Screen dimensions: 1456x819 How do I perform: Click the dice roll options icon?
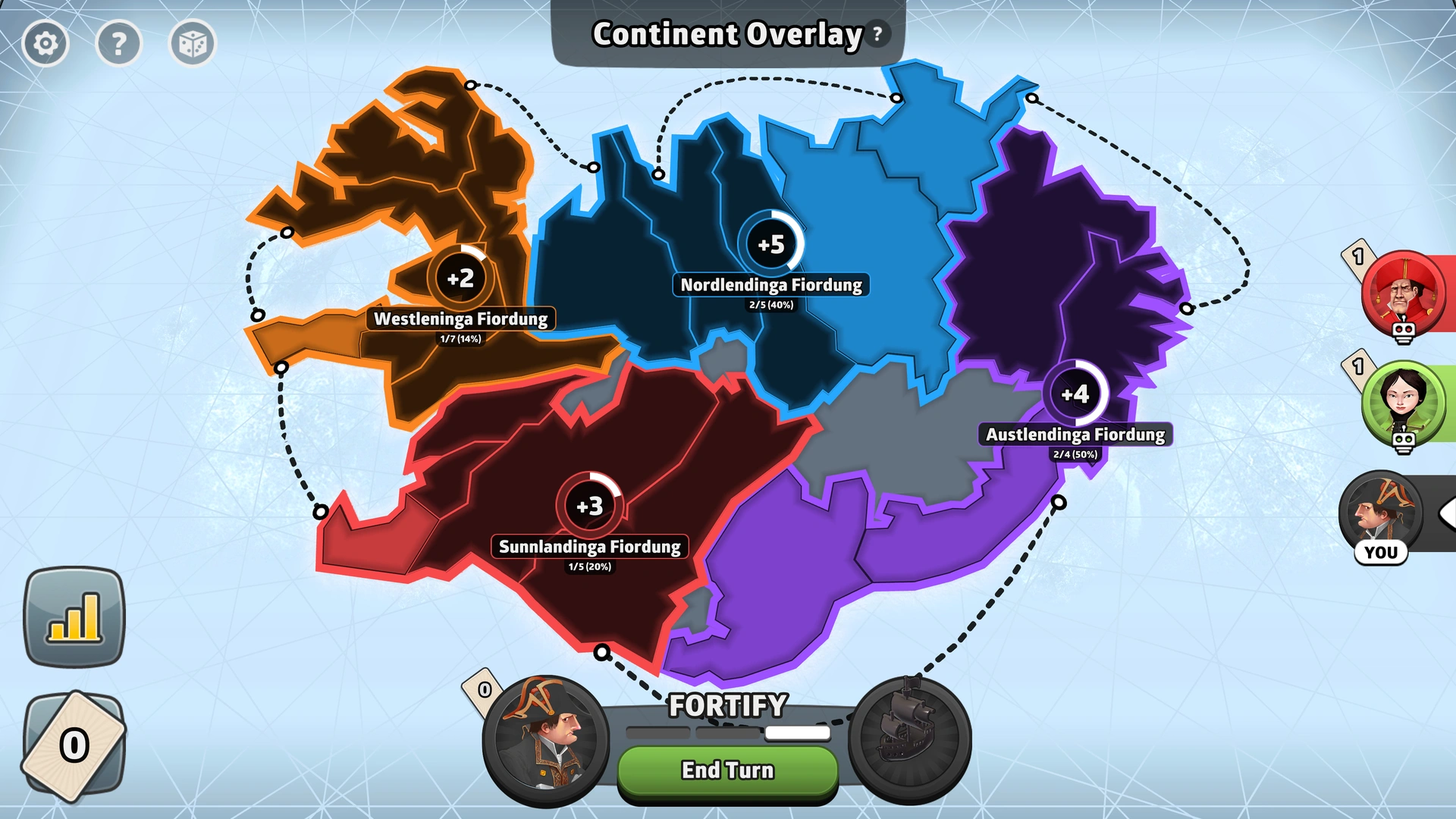192,43
